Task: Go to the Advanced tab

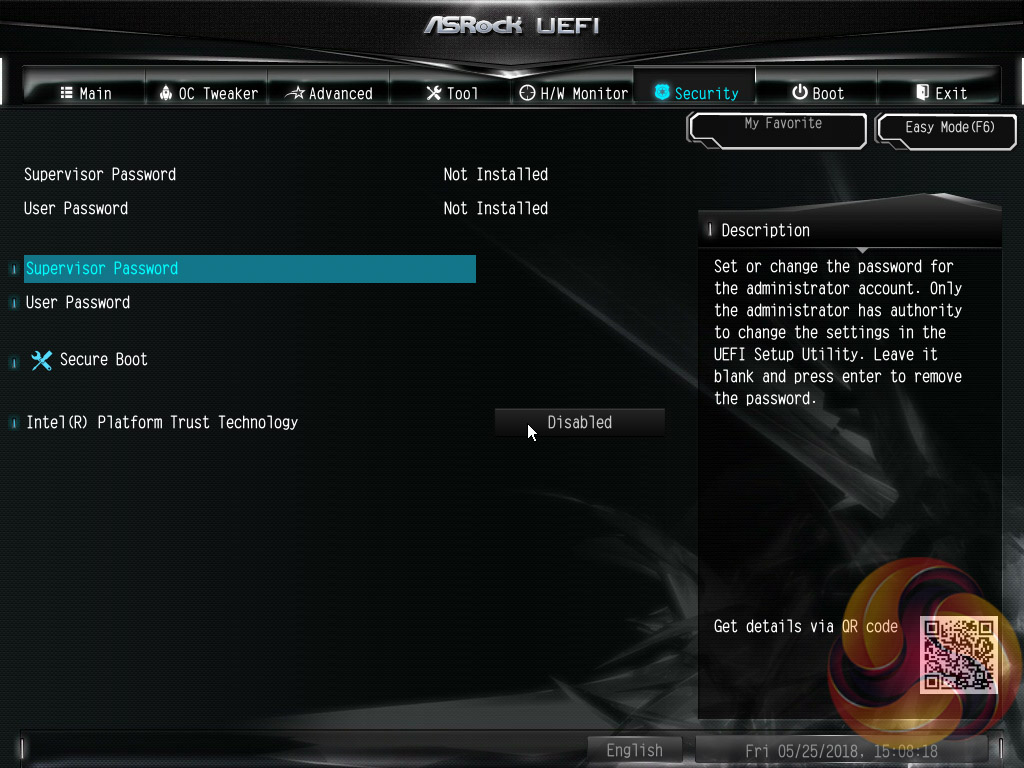Action: coord(329,93)
